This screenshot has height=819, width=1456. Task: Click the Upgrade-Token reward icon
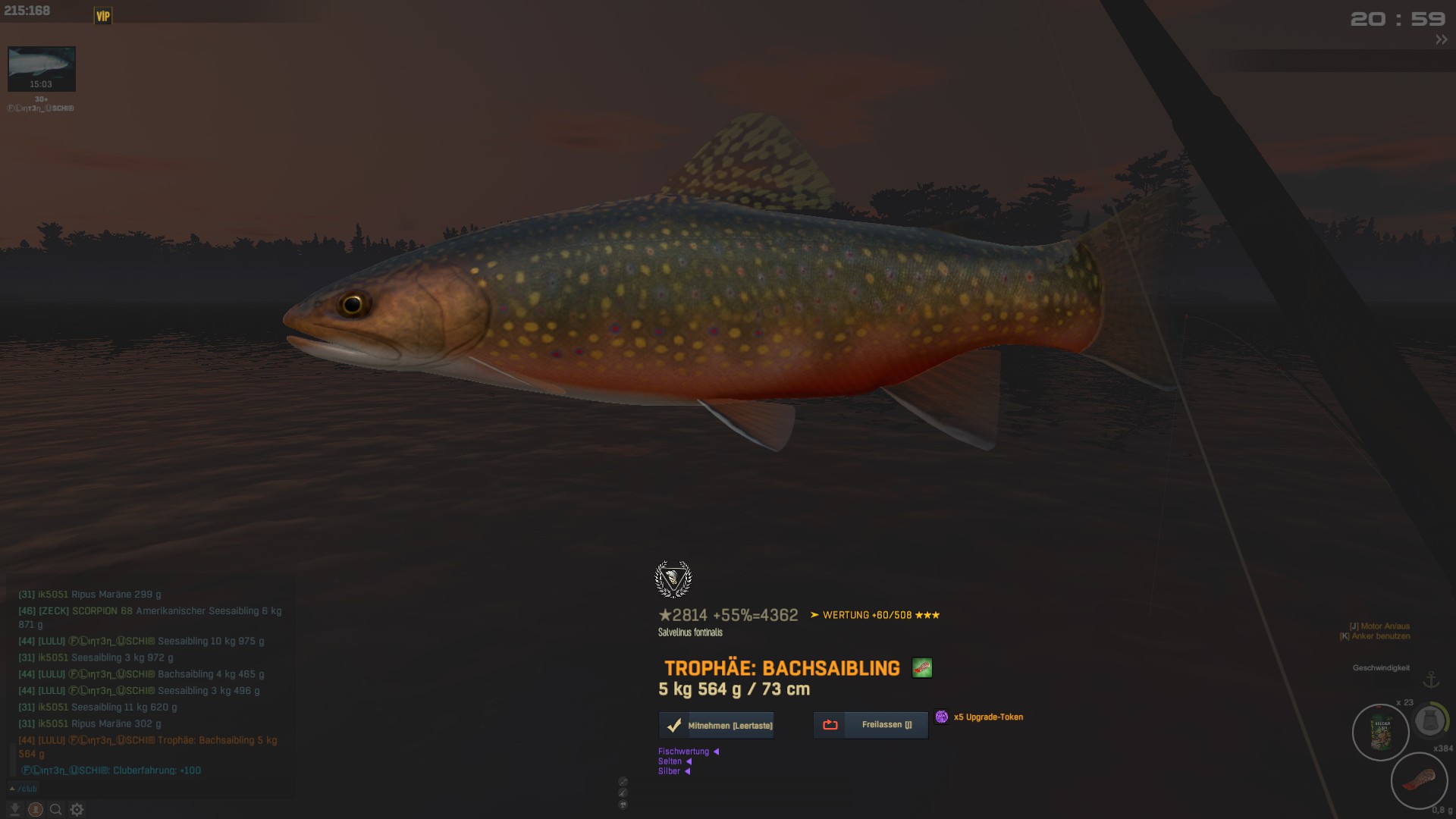click(942, 717)
